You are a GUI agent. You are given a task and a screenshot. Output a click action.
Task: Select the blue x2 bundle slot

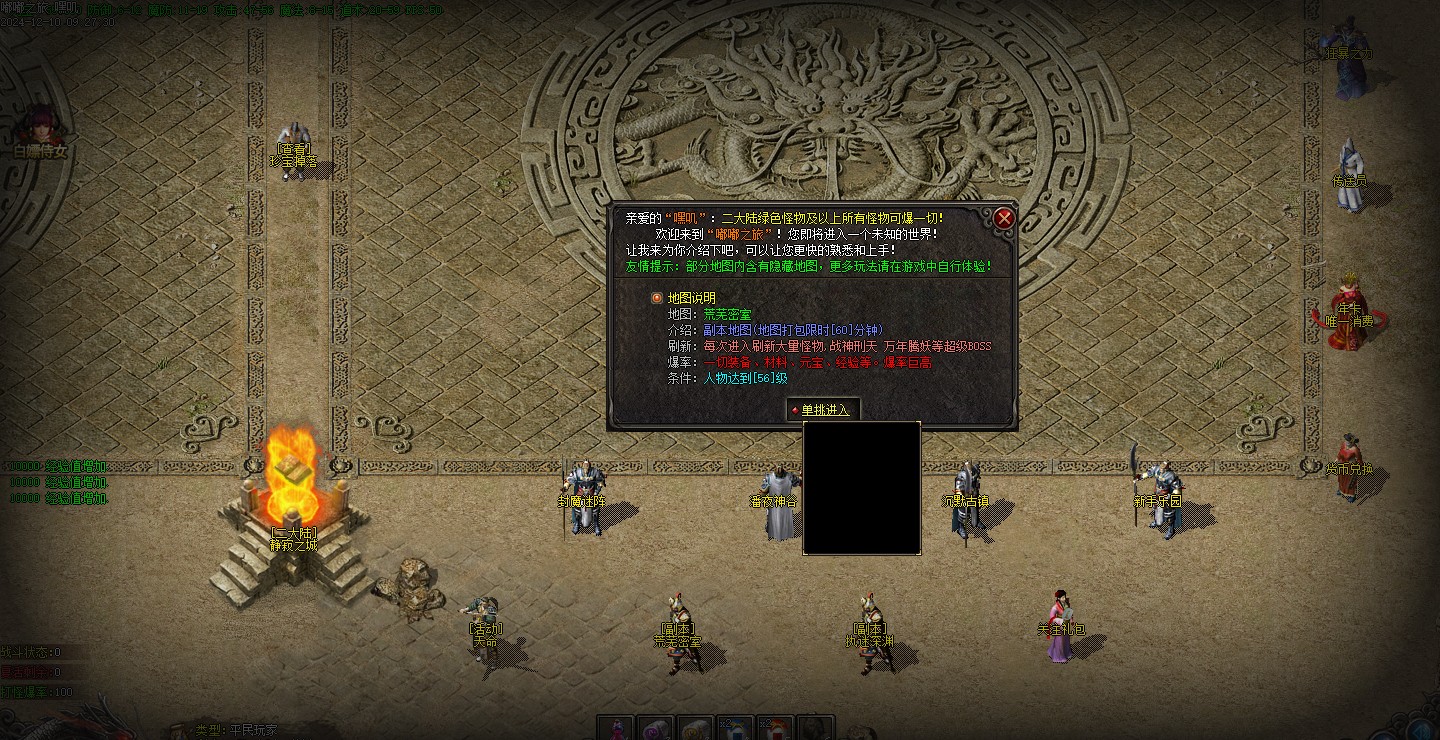pos(735,728)
